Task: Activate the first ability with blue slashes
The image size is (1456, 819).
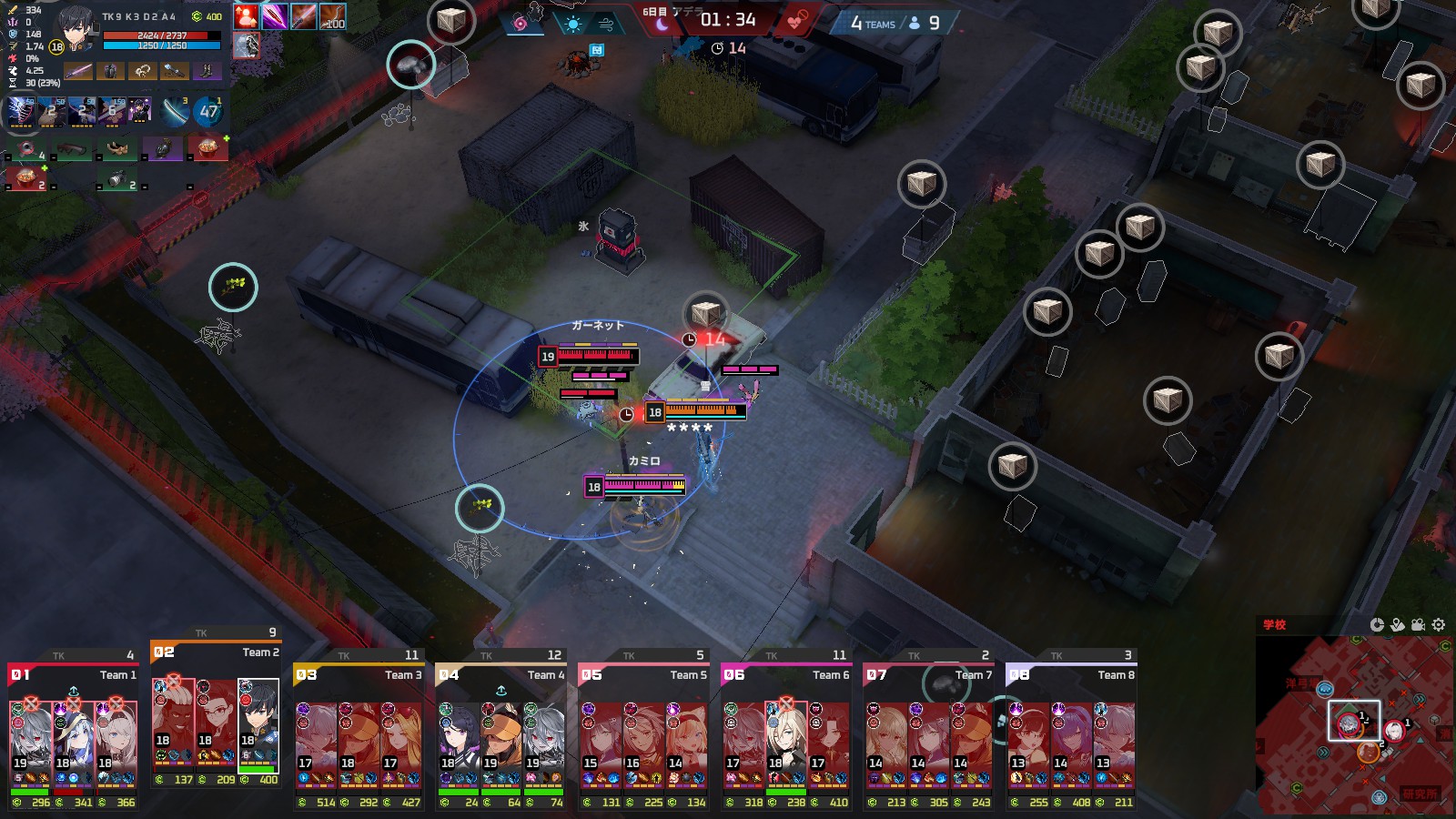Action: (20, 111)
